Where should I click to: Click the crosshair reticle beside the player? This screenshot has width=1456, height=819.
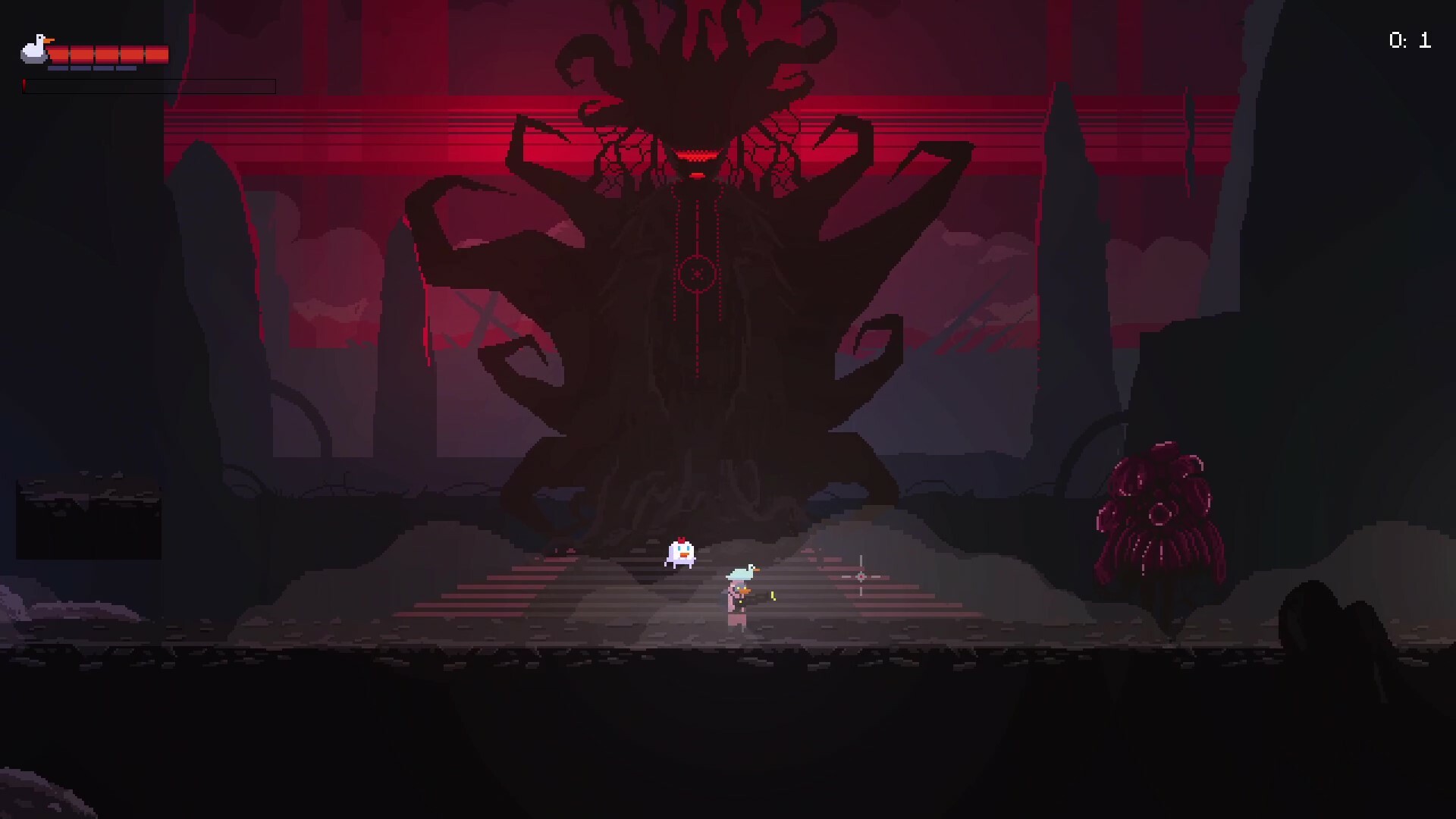coord(861,576)
